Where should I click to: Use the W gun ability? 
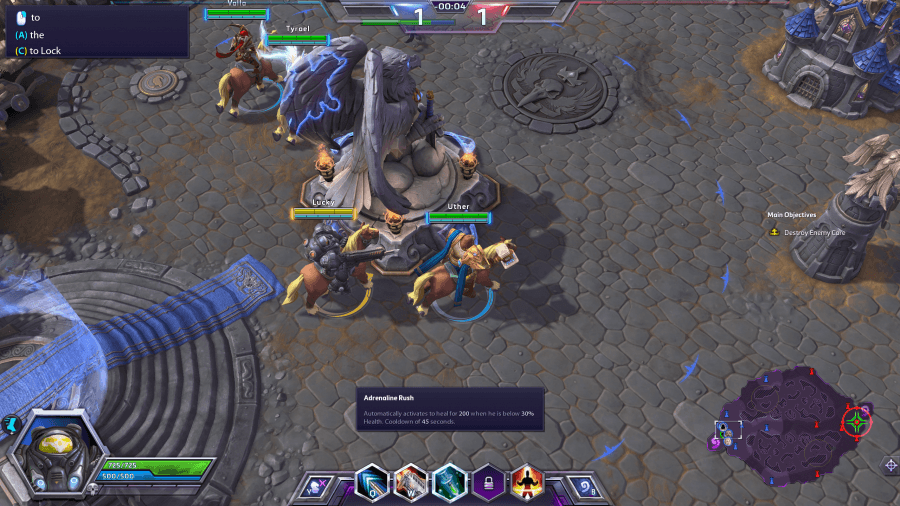pos(411,483)
